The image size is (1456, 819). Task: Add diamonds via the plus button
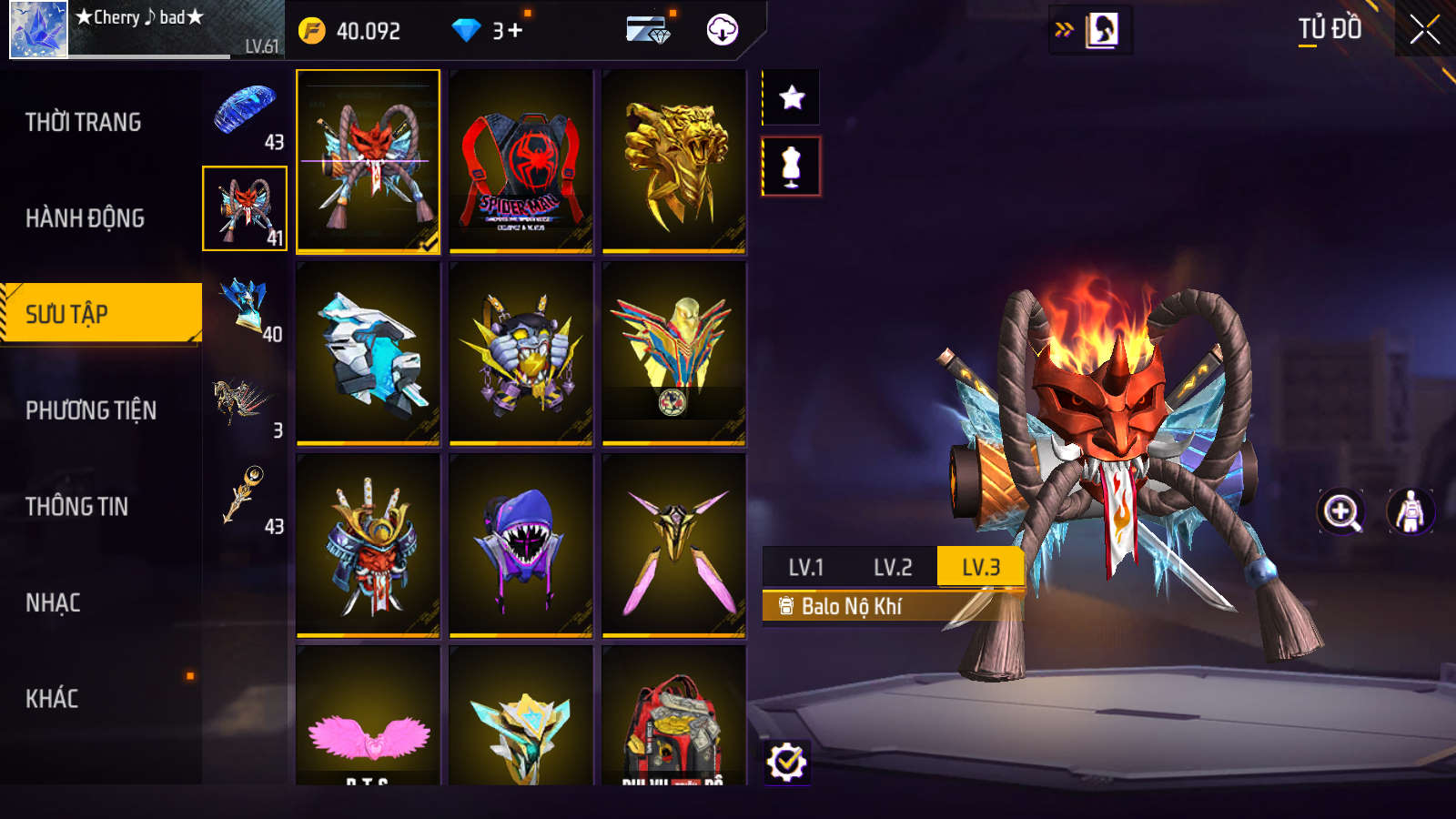[x=515, y=31]
